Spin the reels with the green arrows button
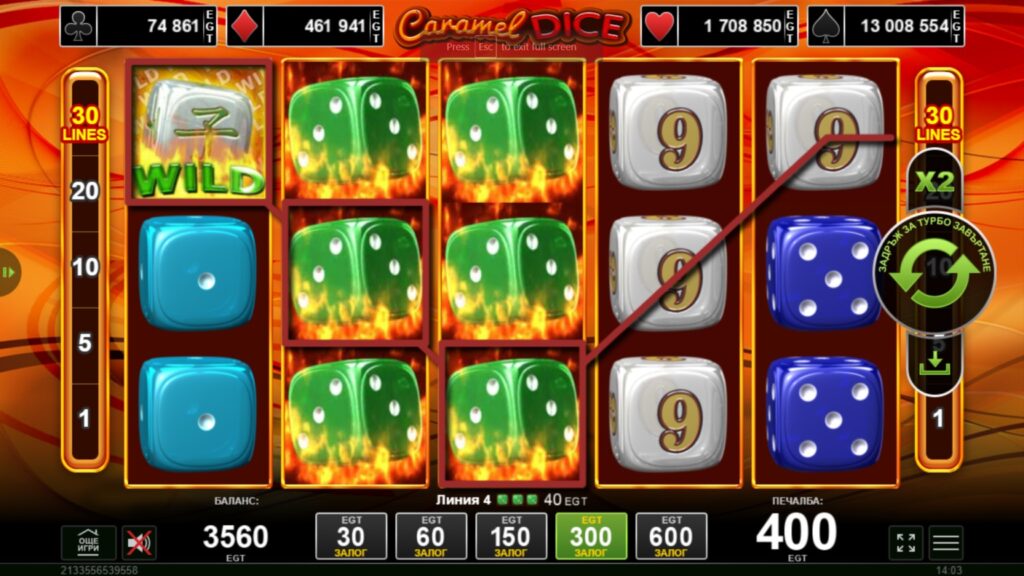Image resolution: width=1024 pixels, height=576 pixels. 936,274
